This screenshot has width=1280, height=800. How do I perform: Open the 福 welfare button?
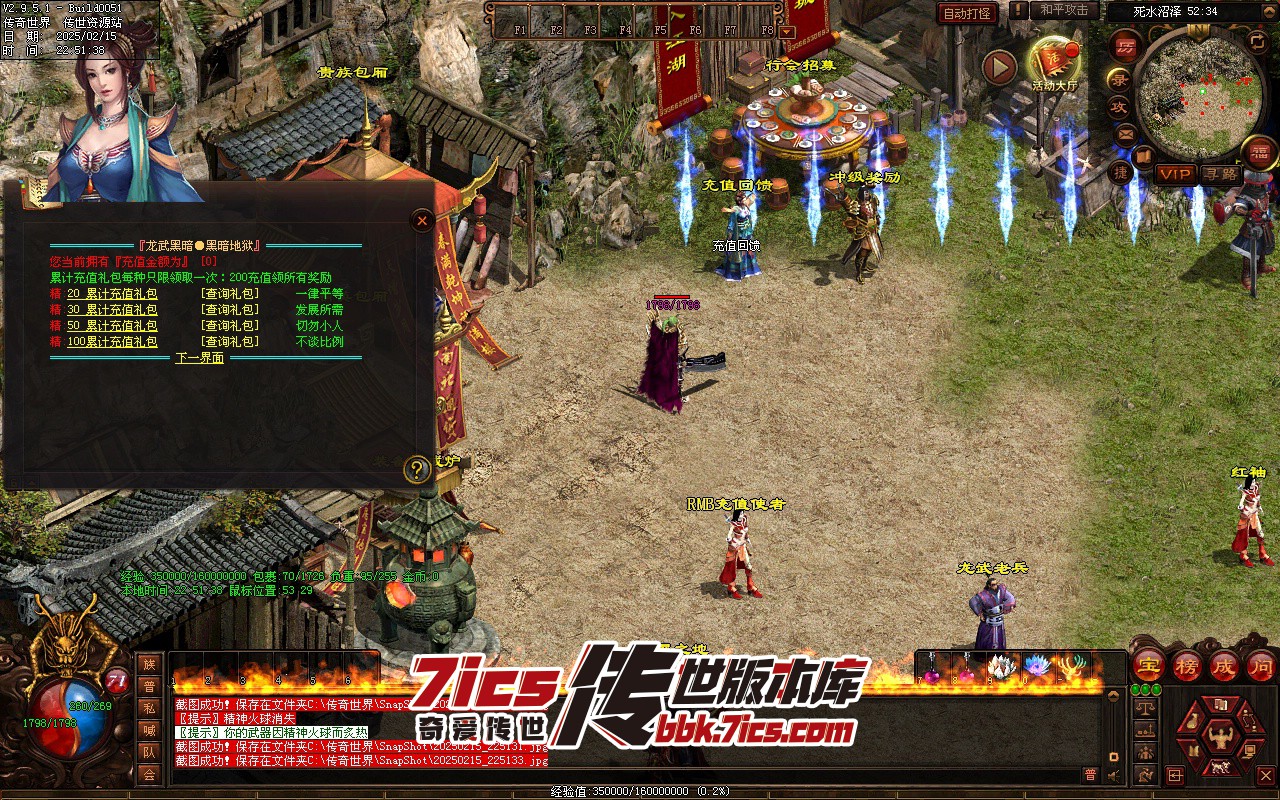pos(1260,152)
